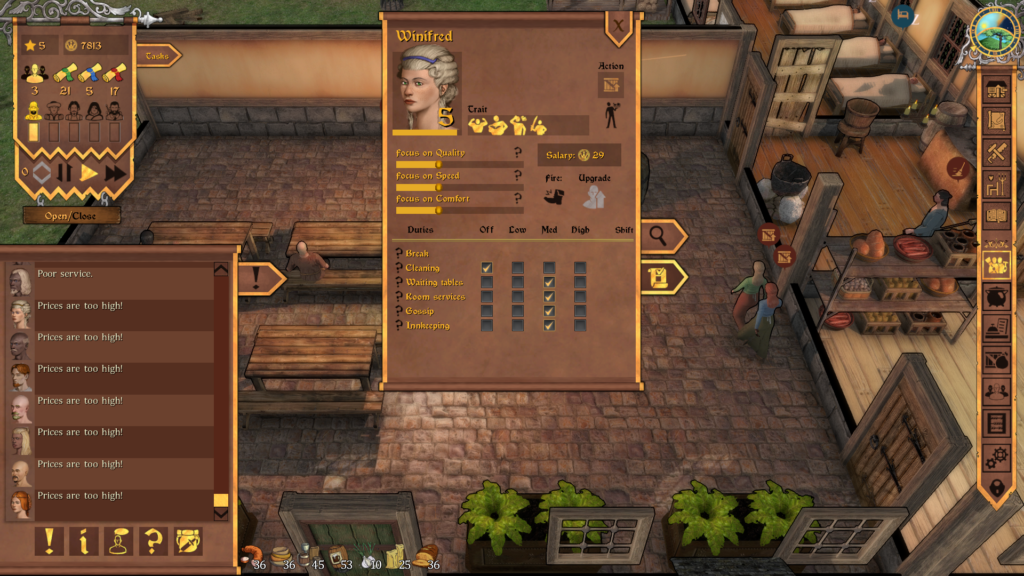Pause the game speed
This screenshot has width=1024, height=576.
click(65, 173)
